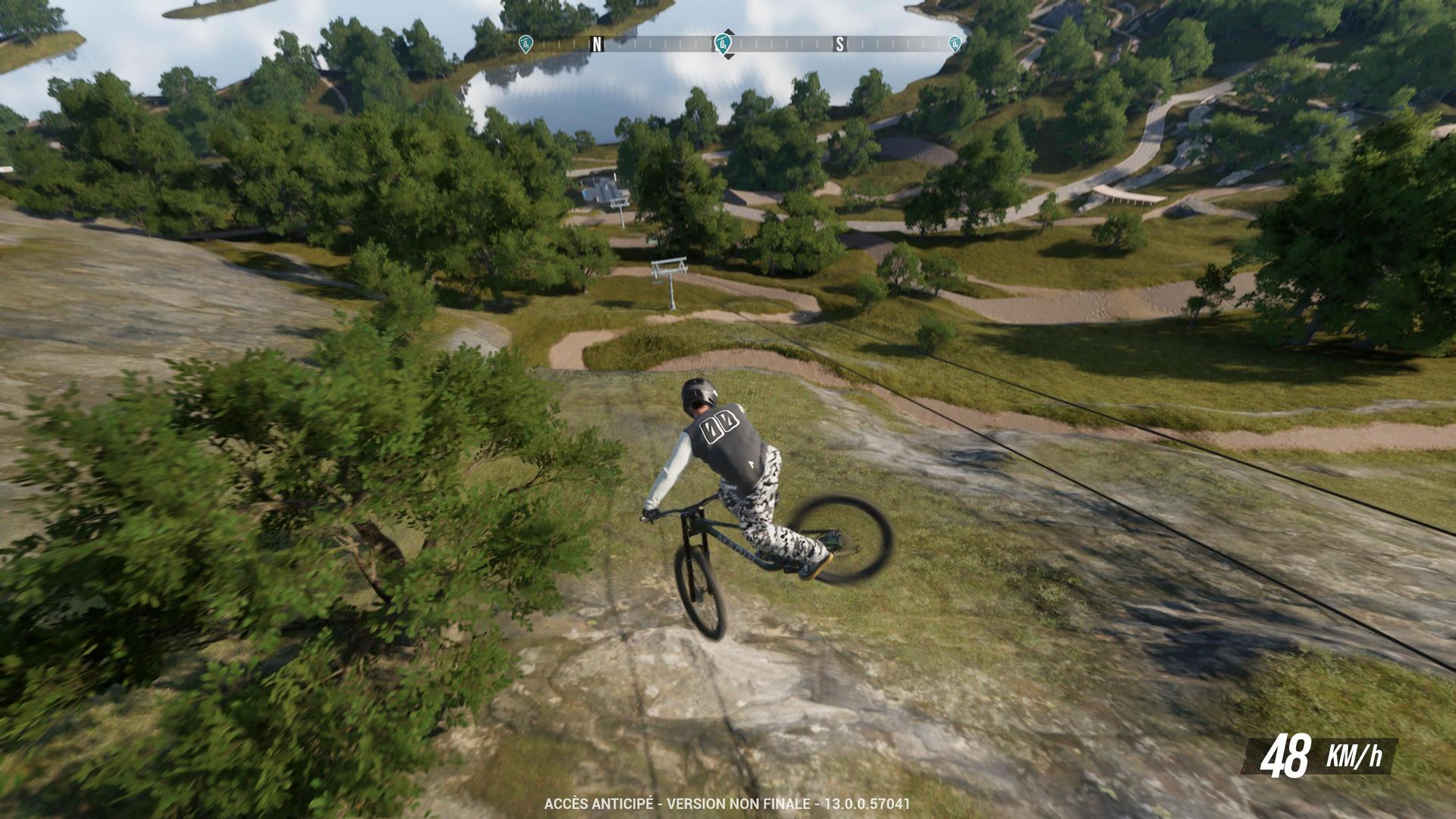
Task: Click the ski-lift marker left of N
Action: tap(525, 43)
